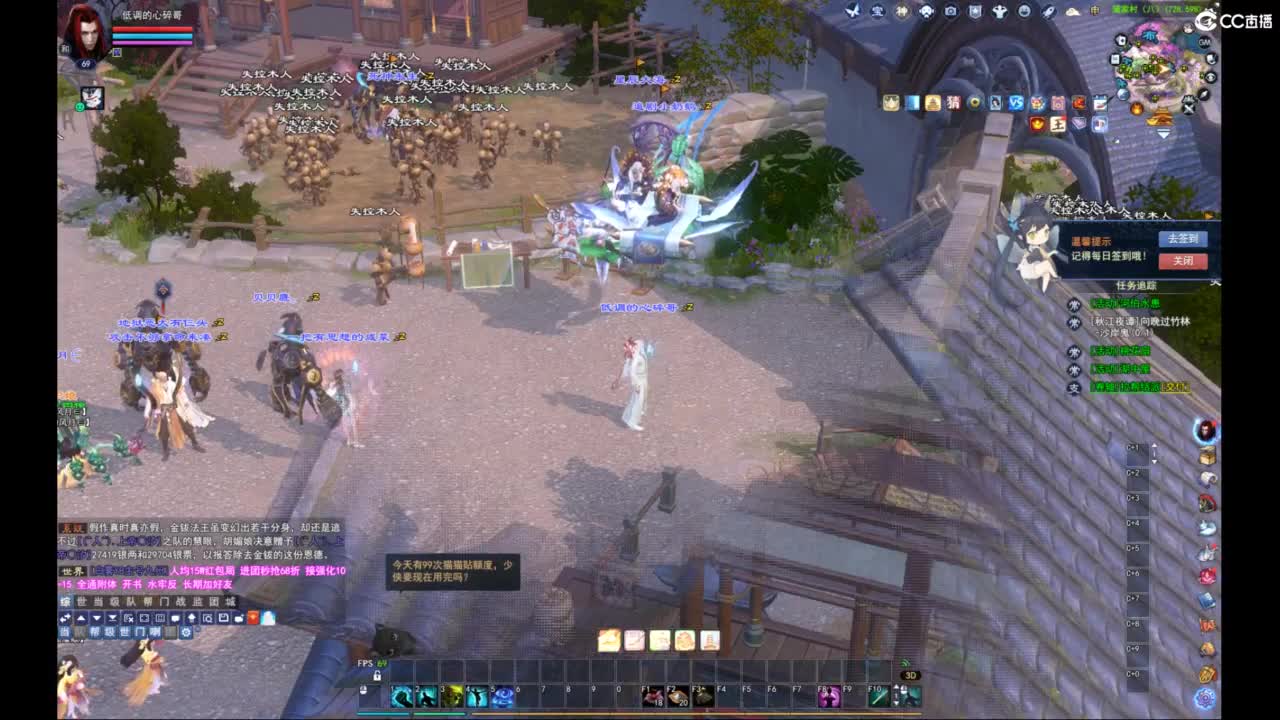Activate the F8 purple skill icon

(830, 696)
